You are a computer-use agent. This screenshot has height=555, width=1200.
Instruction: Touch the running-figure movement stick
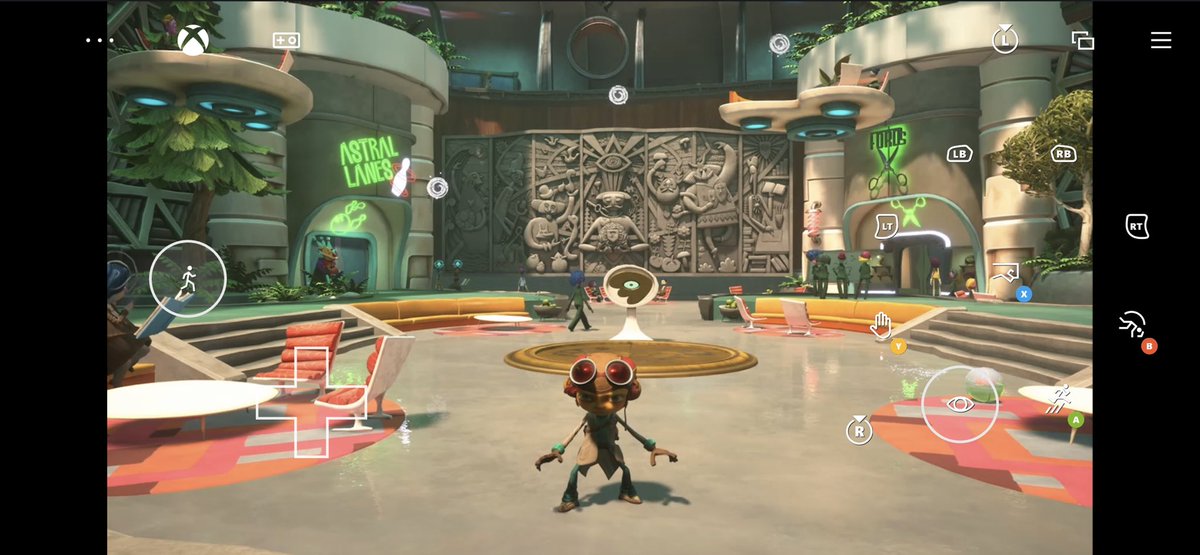pos(188,279)
